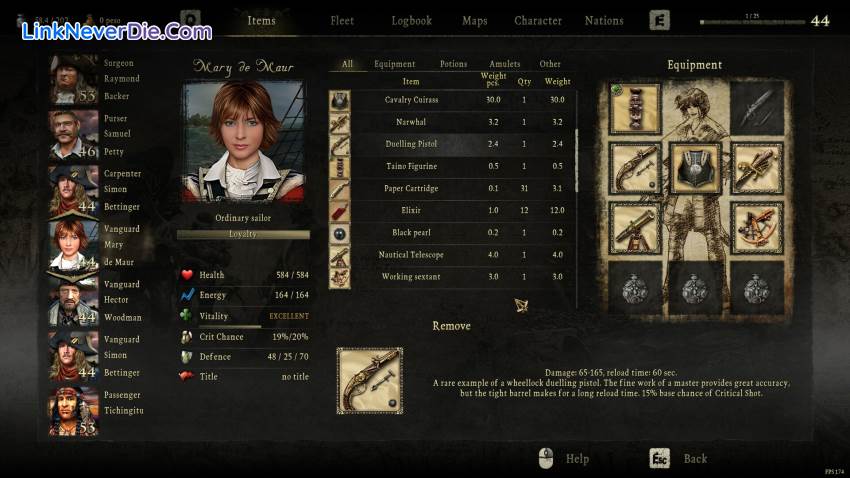This screenshot has height=478, width=850.
Task: Select the Other item category
Action: [550, 64]
